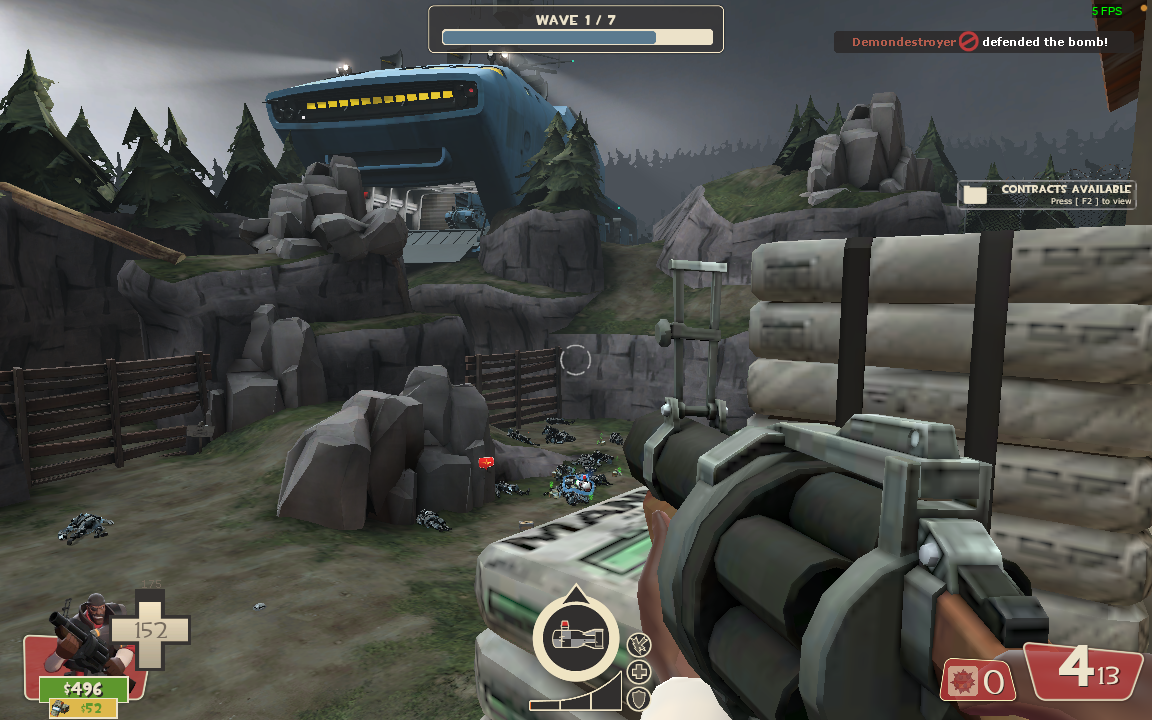Click the bomb carrier indicator icon
This screenshot has width=1152, height=720.
pyautogui.click(x=576, y=636)
